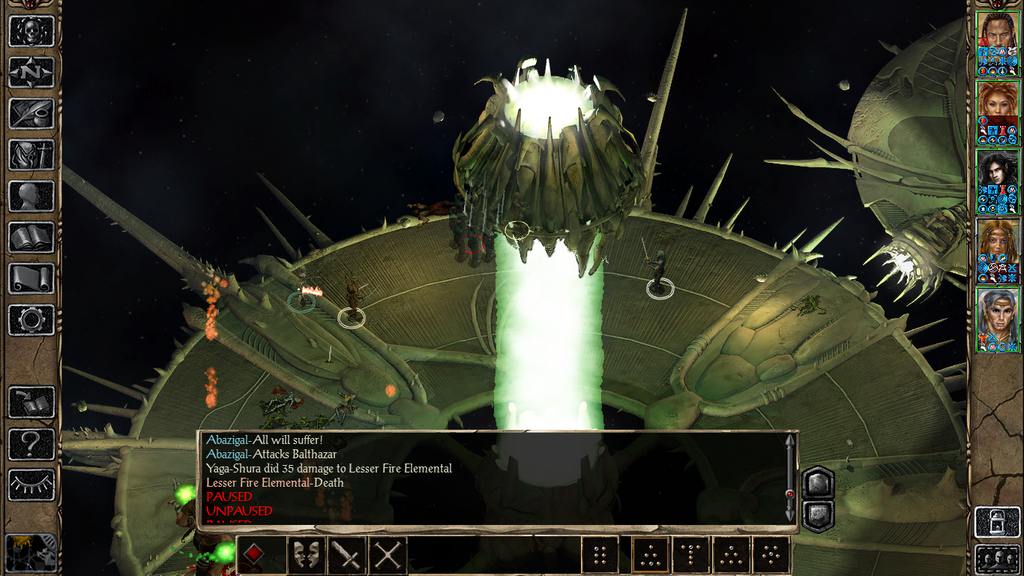The width and height of the screenshot is (1024, 576).
Task: Choose the T-shaped party formation
Action: pyautogui.click(x=690, y=555)
